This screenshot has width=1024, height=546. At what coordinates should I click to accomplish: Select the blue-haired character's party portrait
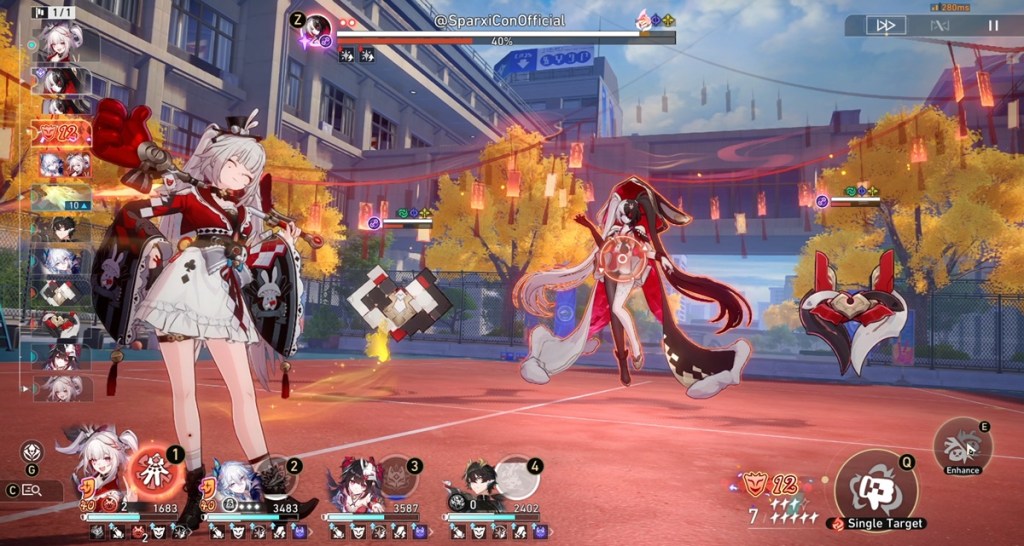pyautogui.click(x=230, y=478)
